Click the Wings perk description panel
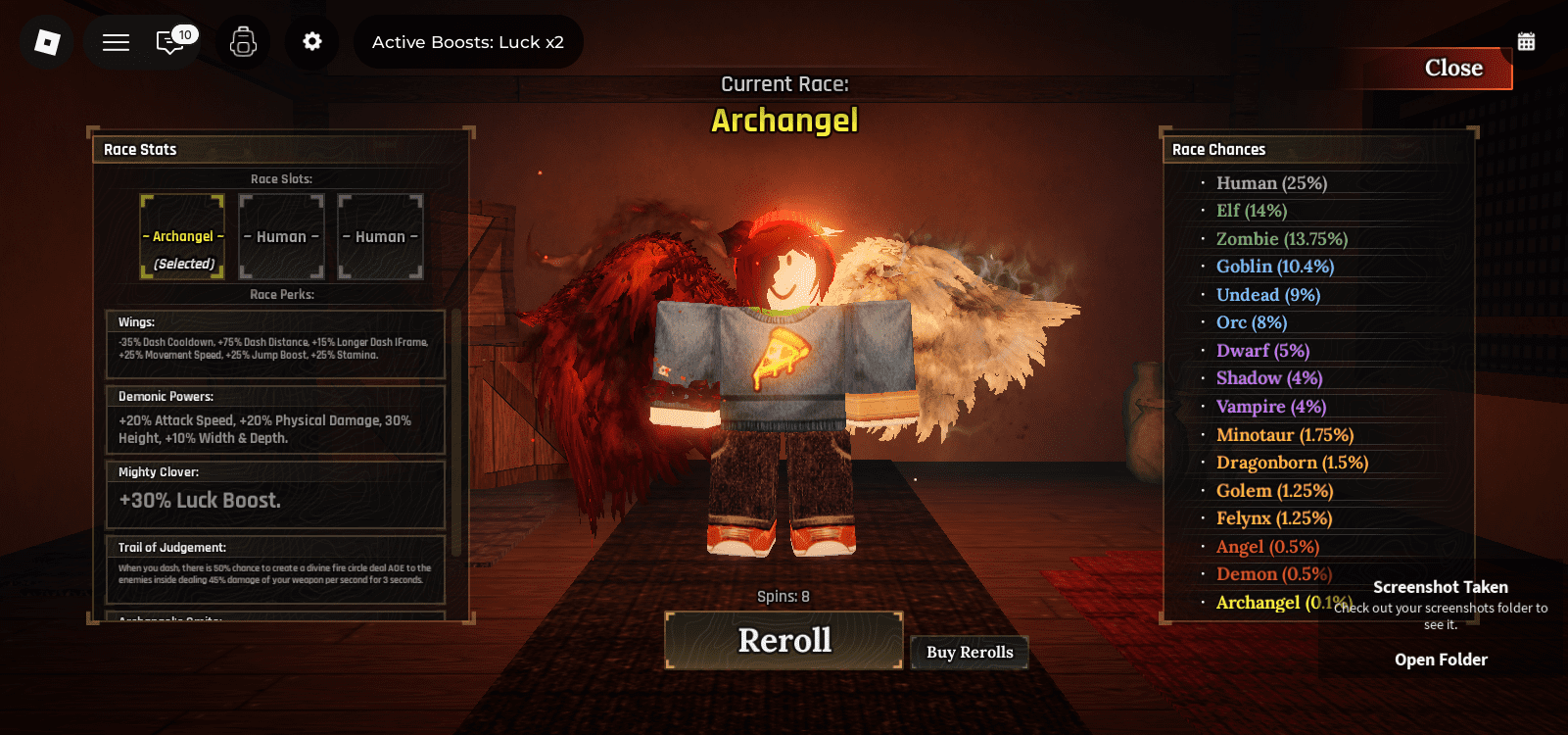The height and width of the screenshot is (735, 1568). [x=275, y=345]
